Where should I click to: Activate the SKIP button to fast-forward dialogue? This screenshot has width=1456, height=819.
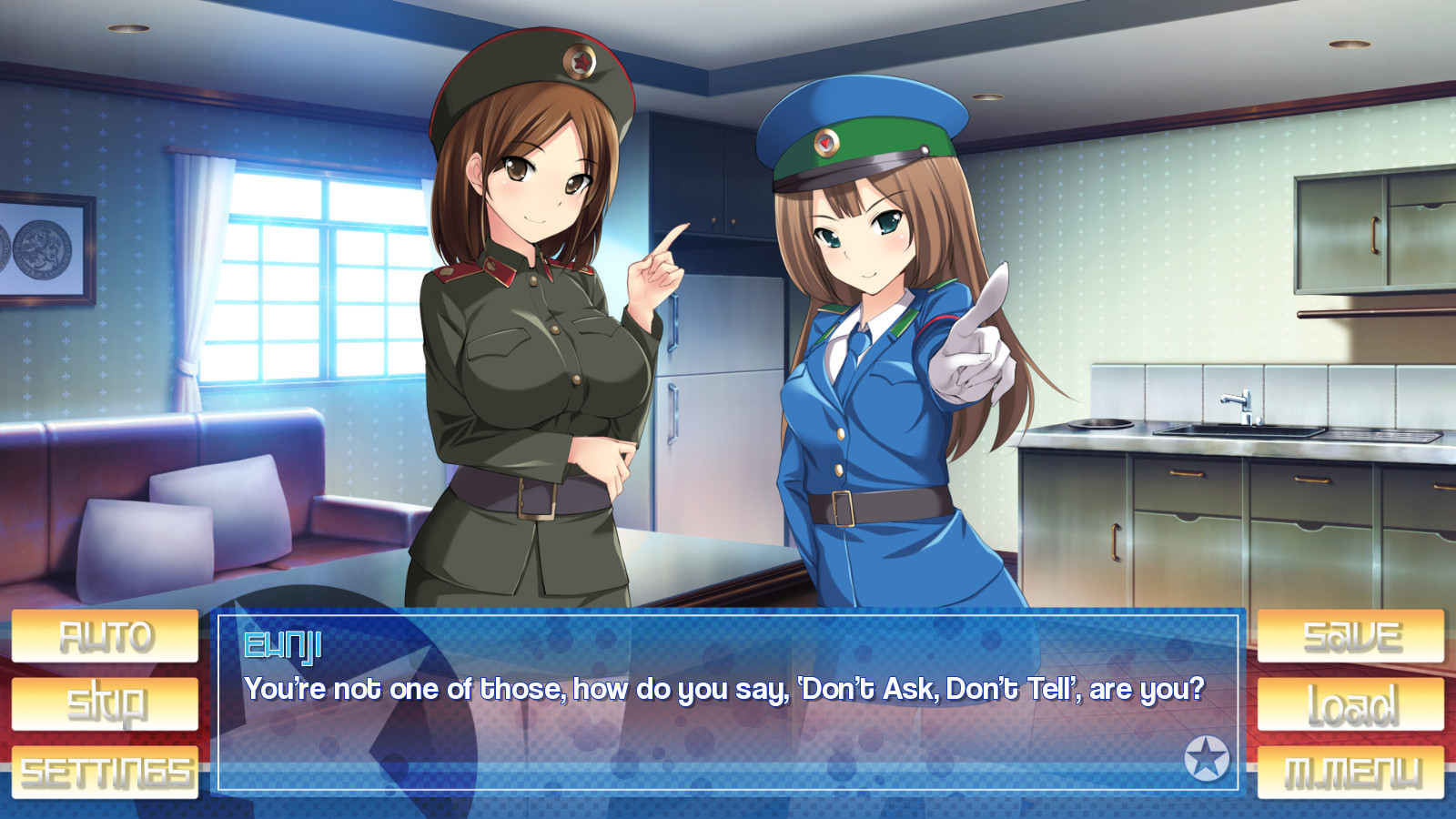[x=105, y=703]
